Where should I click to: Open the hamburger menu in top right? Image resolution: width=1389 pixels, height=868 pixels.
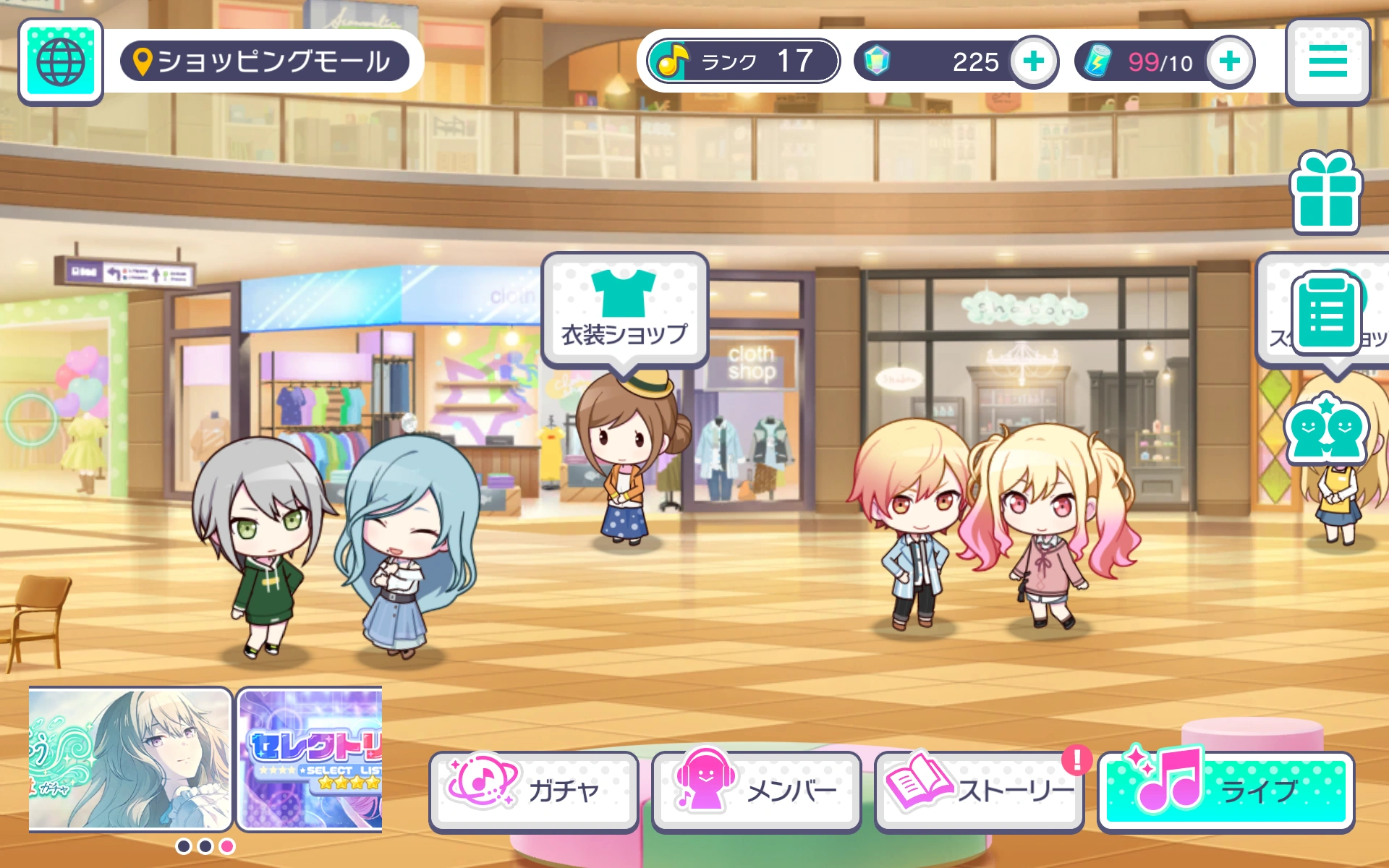tap(1328, 61)
